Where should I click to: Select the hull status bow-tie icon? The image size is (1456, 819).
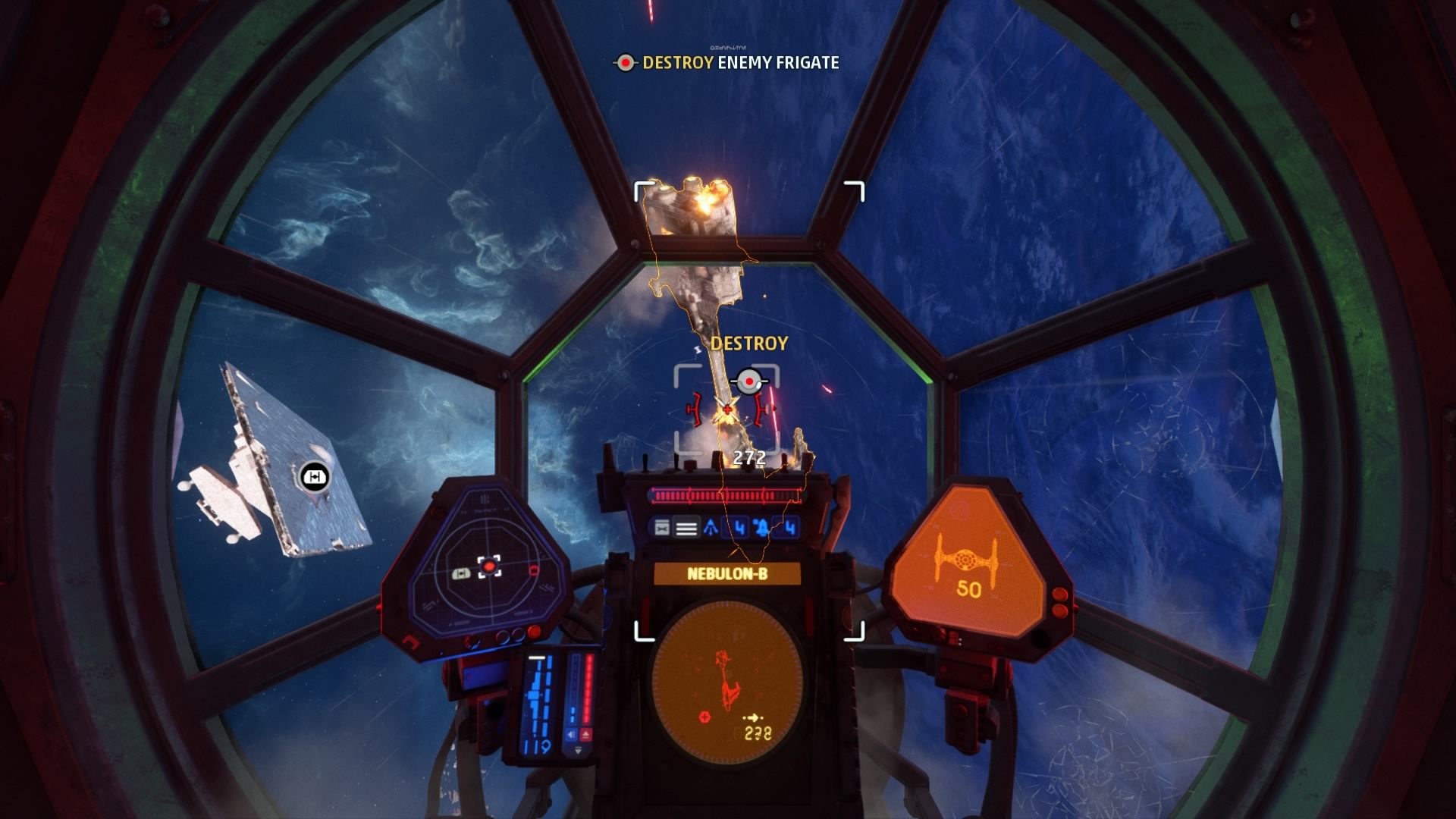pos(663,527)
